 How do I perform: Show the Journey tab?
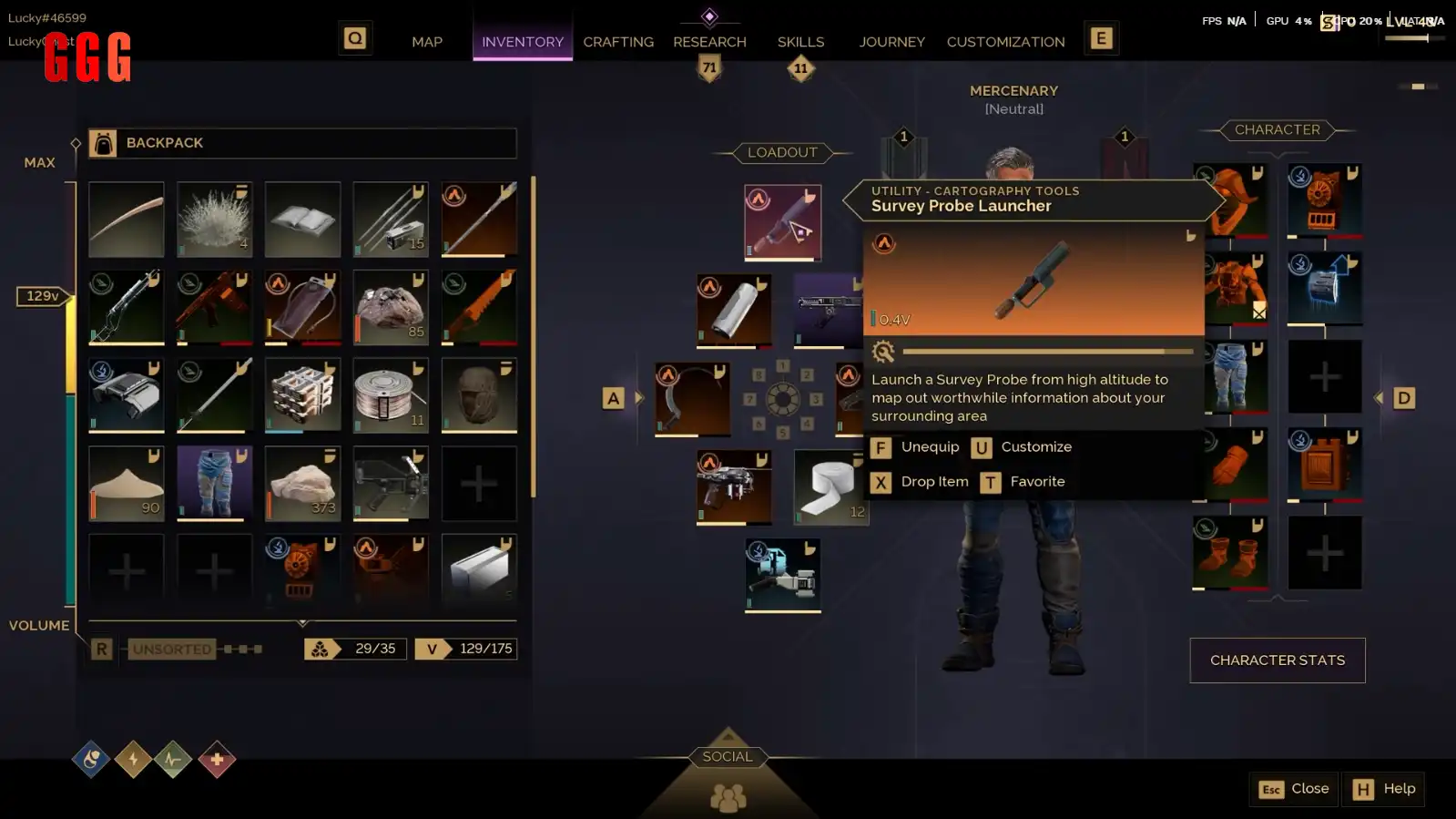click(x=891, y=42)
